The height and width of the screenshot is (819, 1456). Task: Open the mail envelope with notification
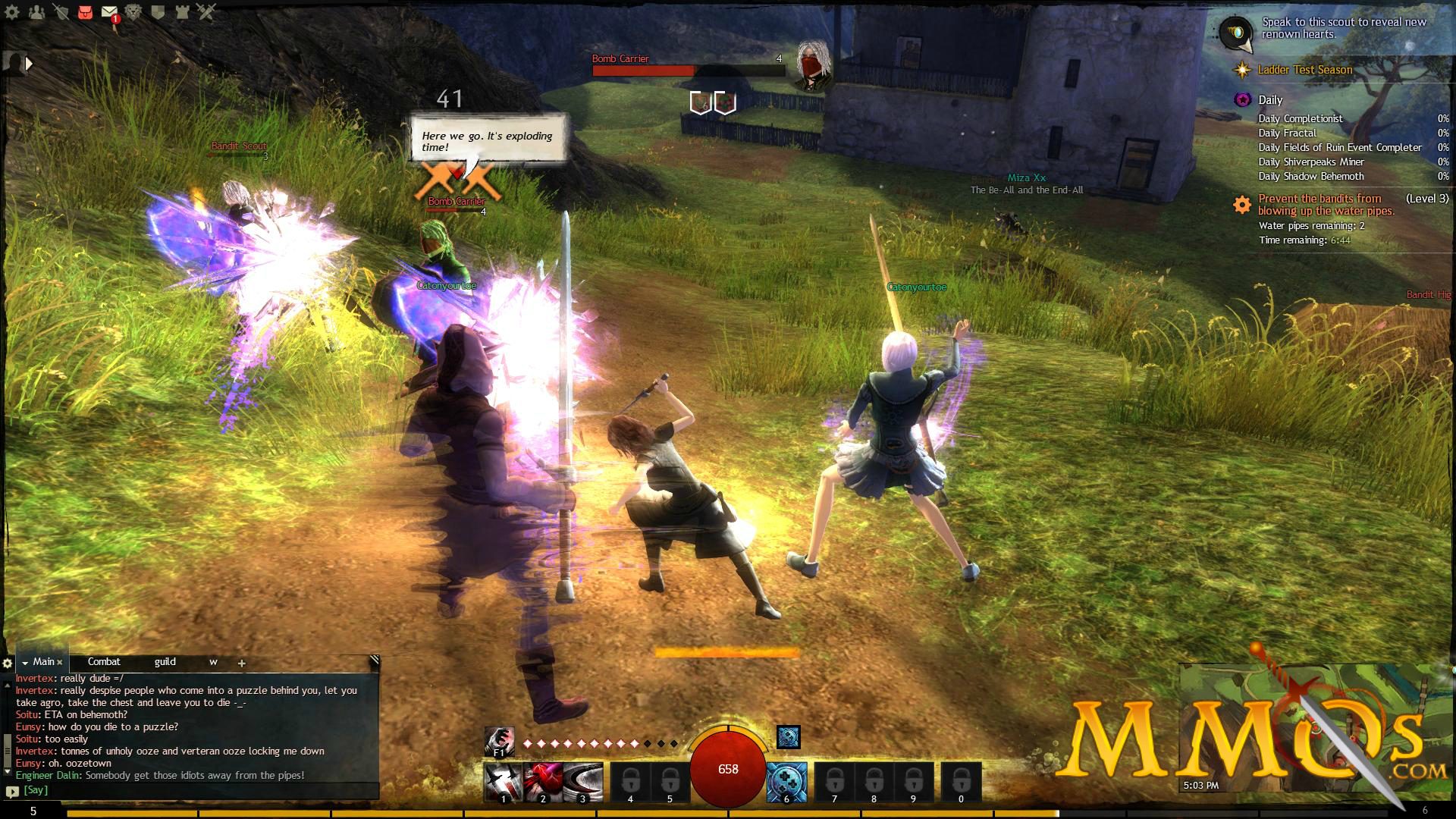pos(110,13)
